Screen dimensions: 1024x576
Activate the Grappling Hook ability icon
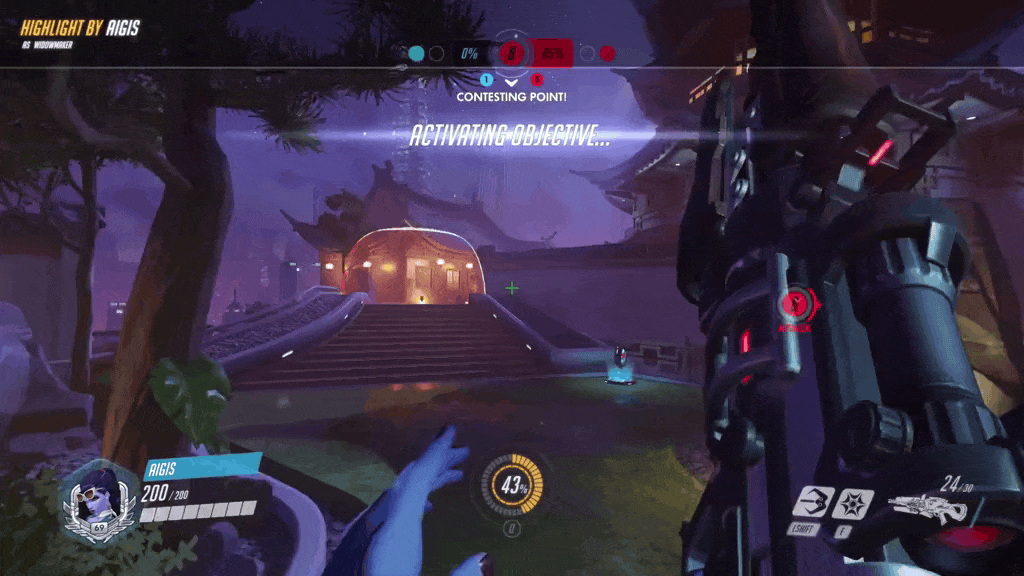pyautogui.click(x=812, y=501)
